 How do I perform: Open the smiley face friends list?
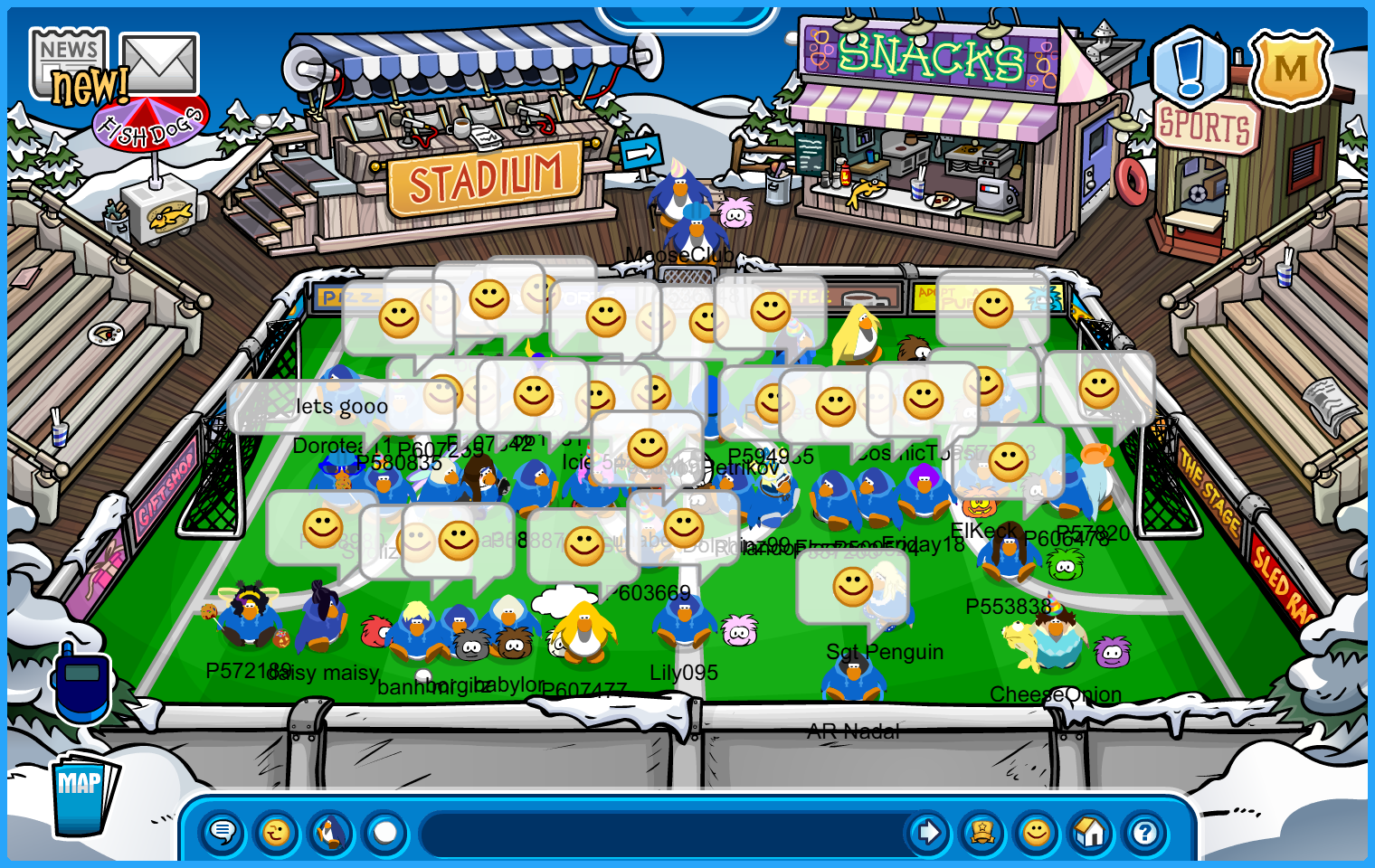click(x=1037, y=832)
